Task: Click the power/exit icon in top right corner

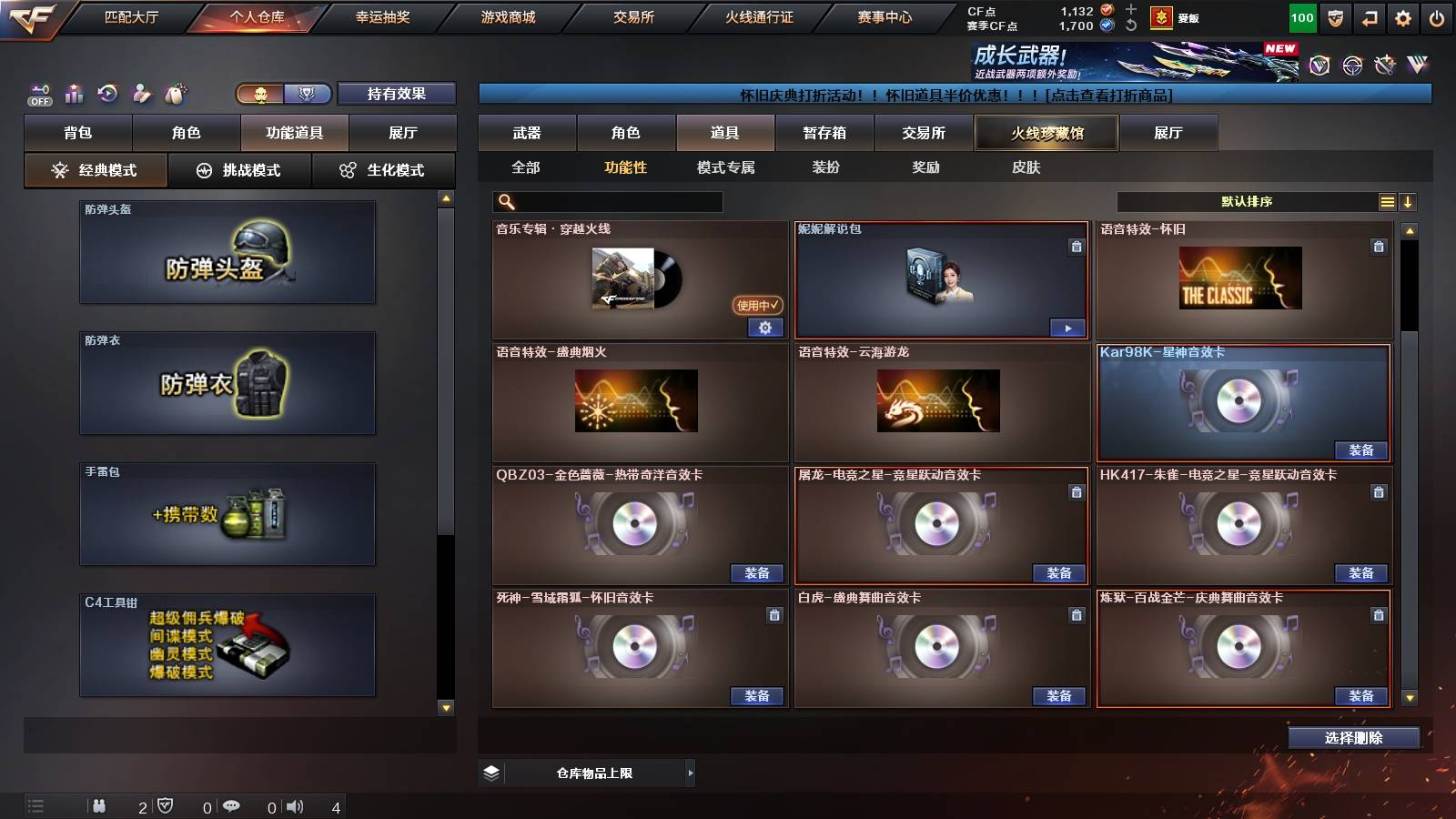Action: pos(1439,16)
